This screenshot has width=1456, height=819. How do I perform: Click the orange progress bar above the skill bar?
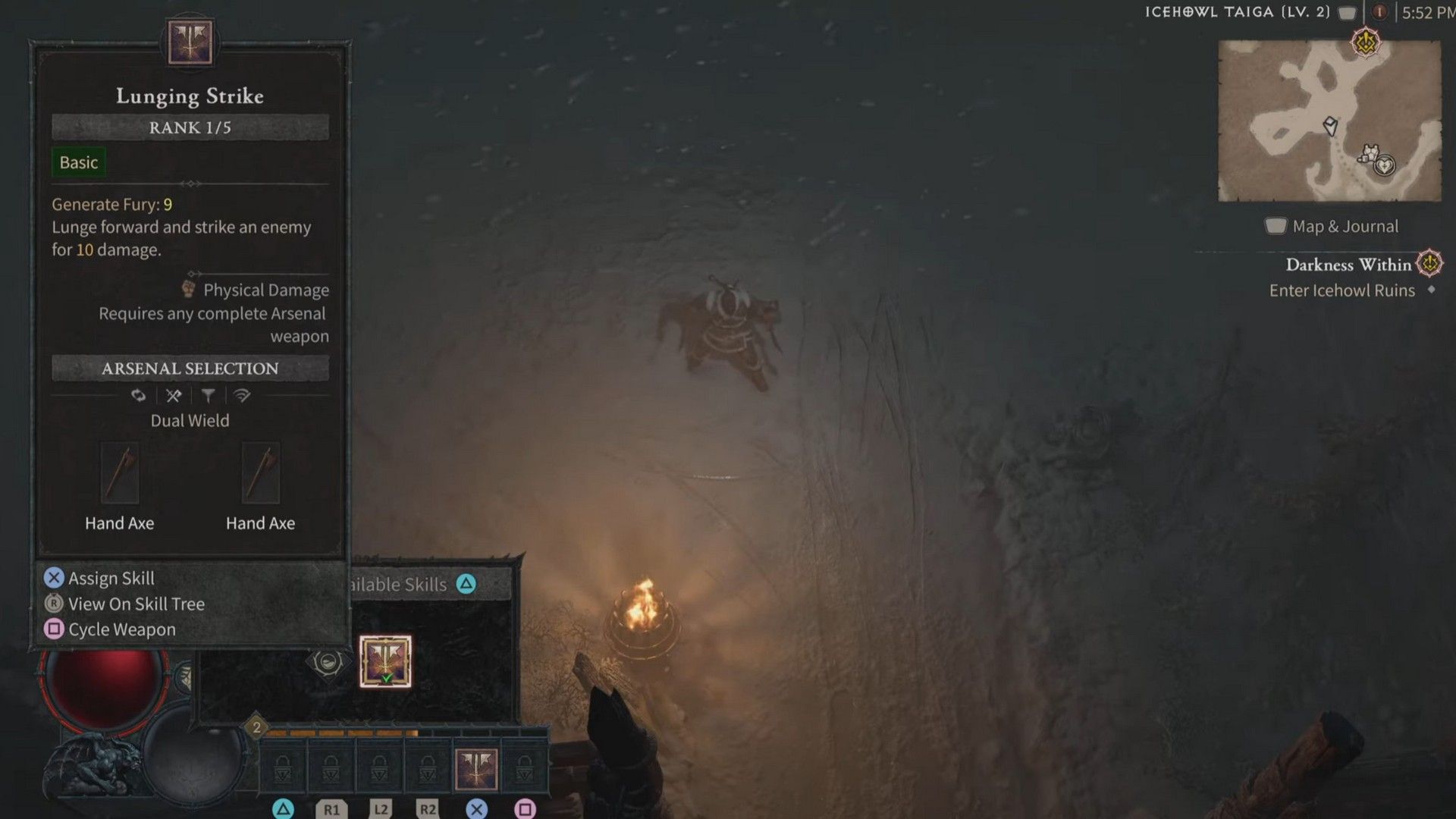coord(341,734)
